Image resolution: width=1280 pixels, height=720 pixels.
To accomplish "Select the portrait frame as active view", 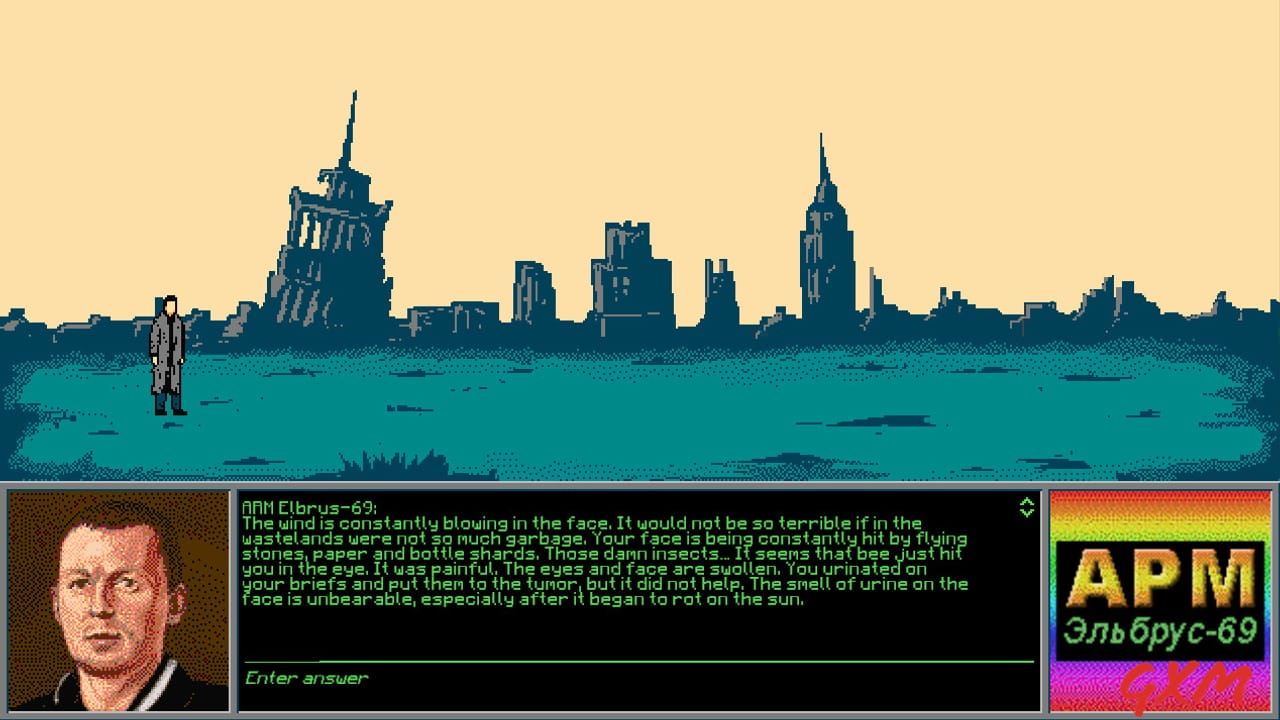I will (x=120, y=600).
